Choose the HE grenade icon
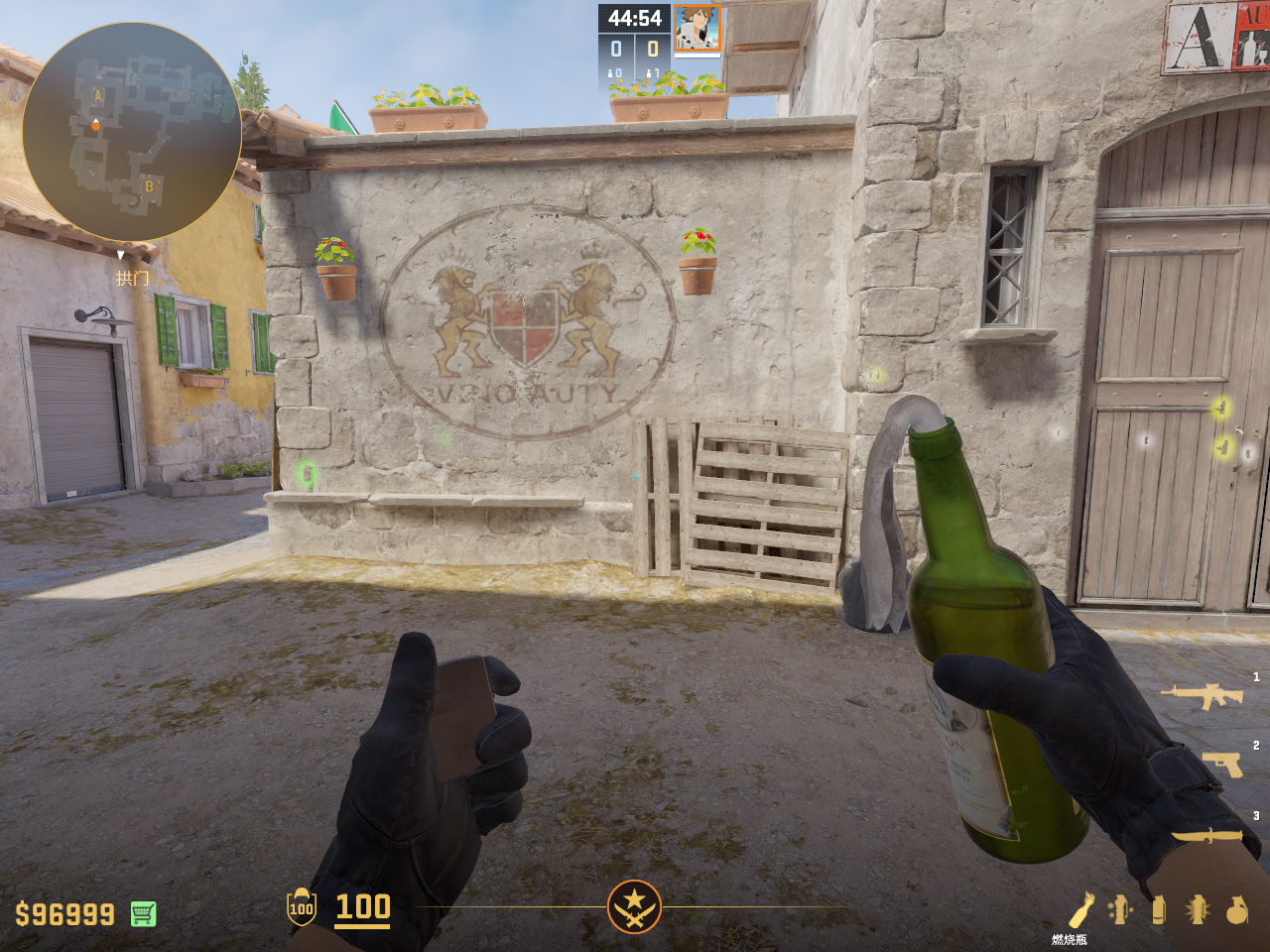This screenshot has height=952, width=1270. (x=1236, y=909)
